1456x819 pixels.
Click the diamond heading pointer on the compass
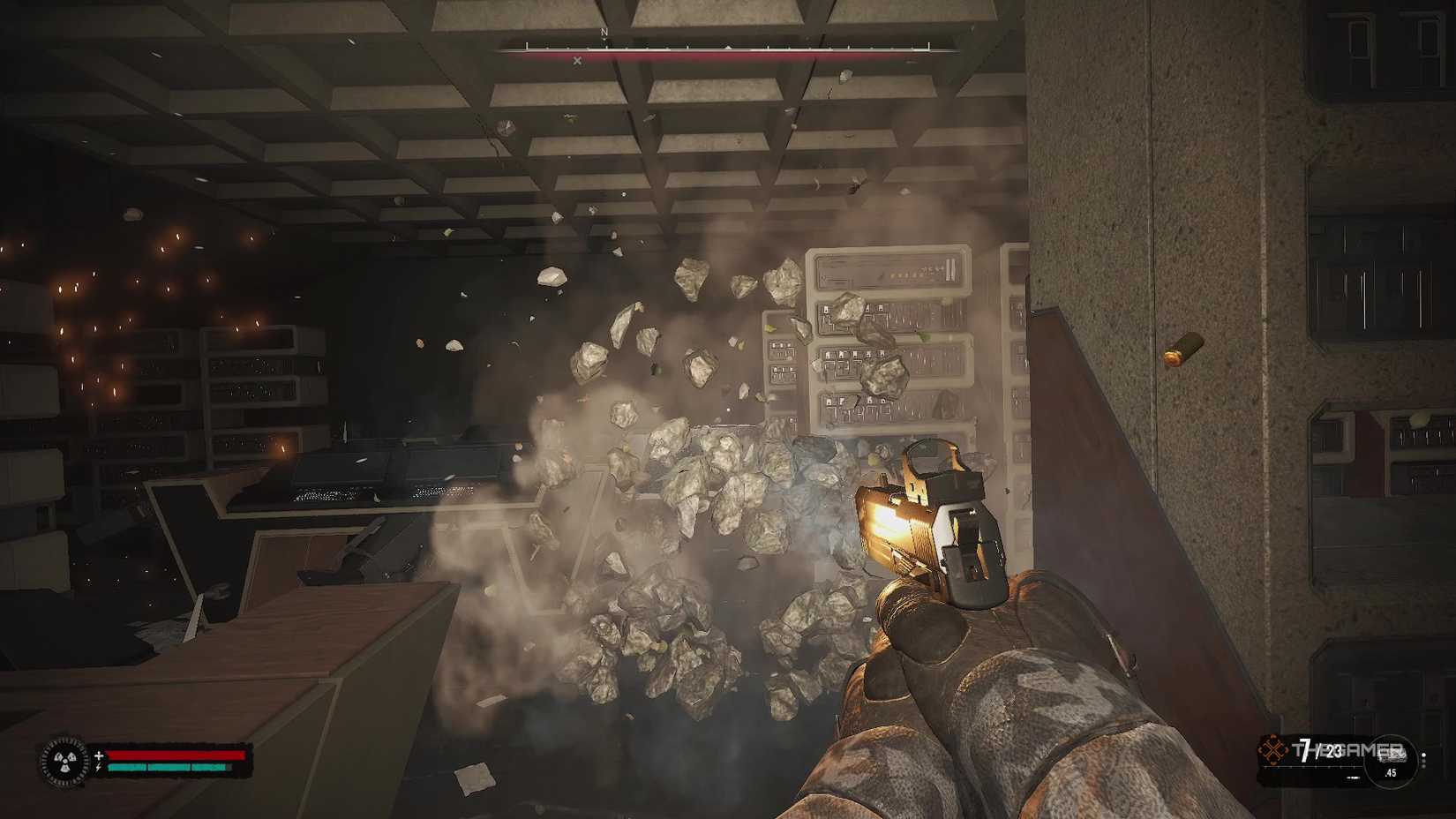pyautogui.click(x=728, y=47)
